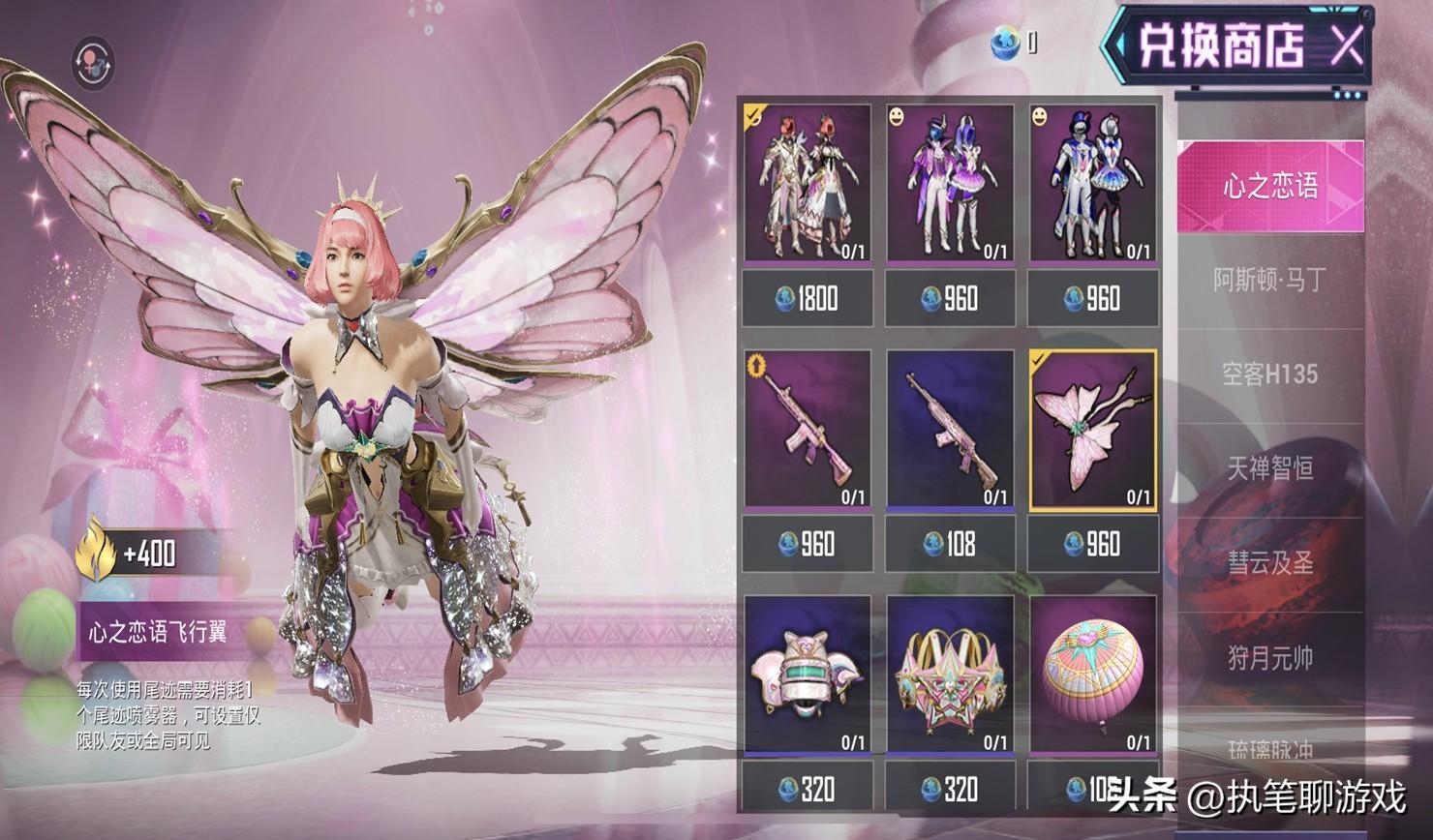This screenshot has height=840, width=1433.
Task: Open the 阿斯顿·马丁 shop tab
Action: (x=1269, y=281)
